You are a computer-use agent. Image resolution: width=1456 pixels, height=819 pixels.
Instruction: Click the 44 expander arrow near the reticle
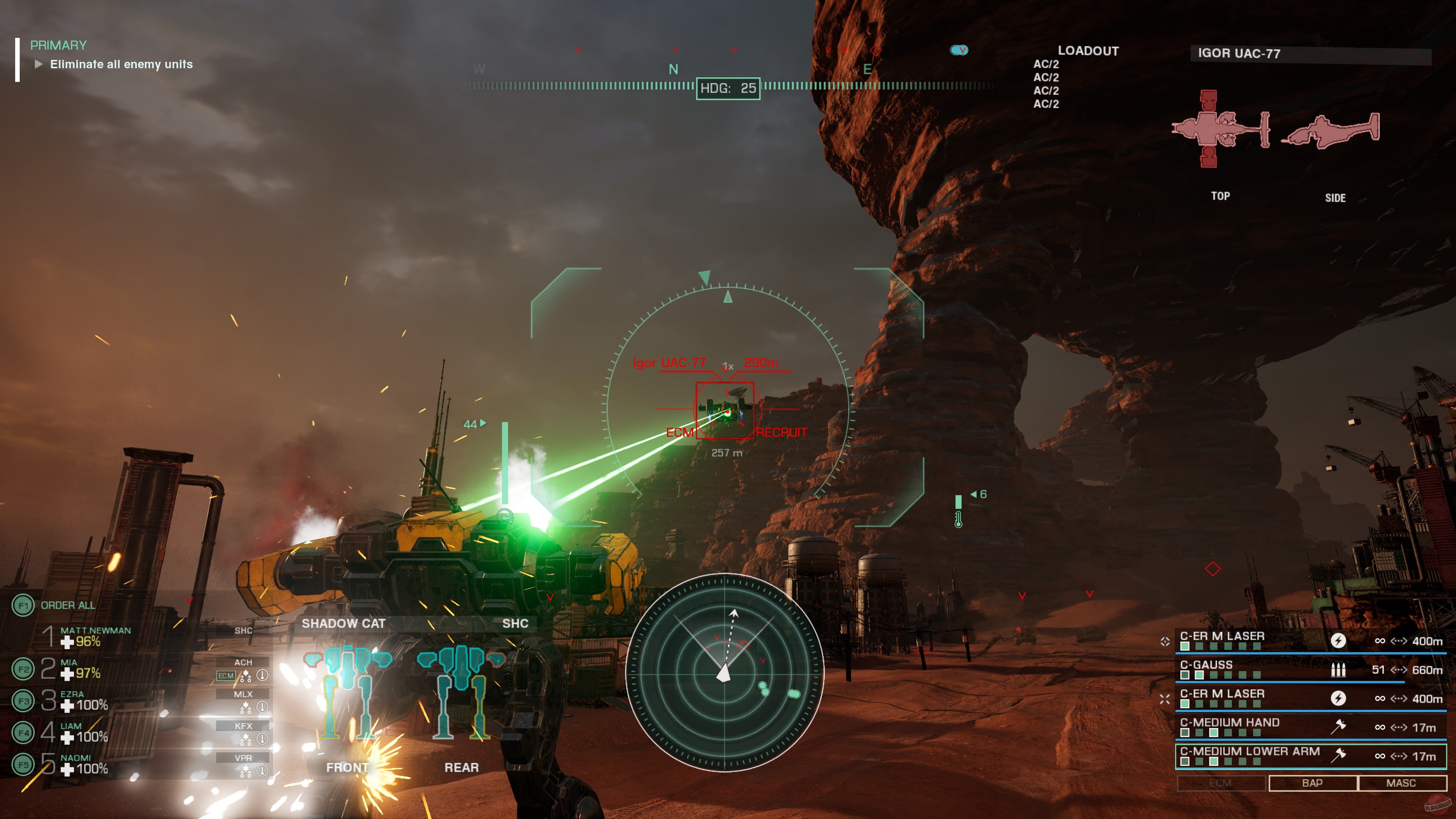pos(483,423)
